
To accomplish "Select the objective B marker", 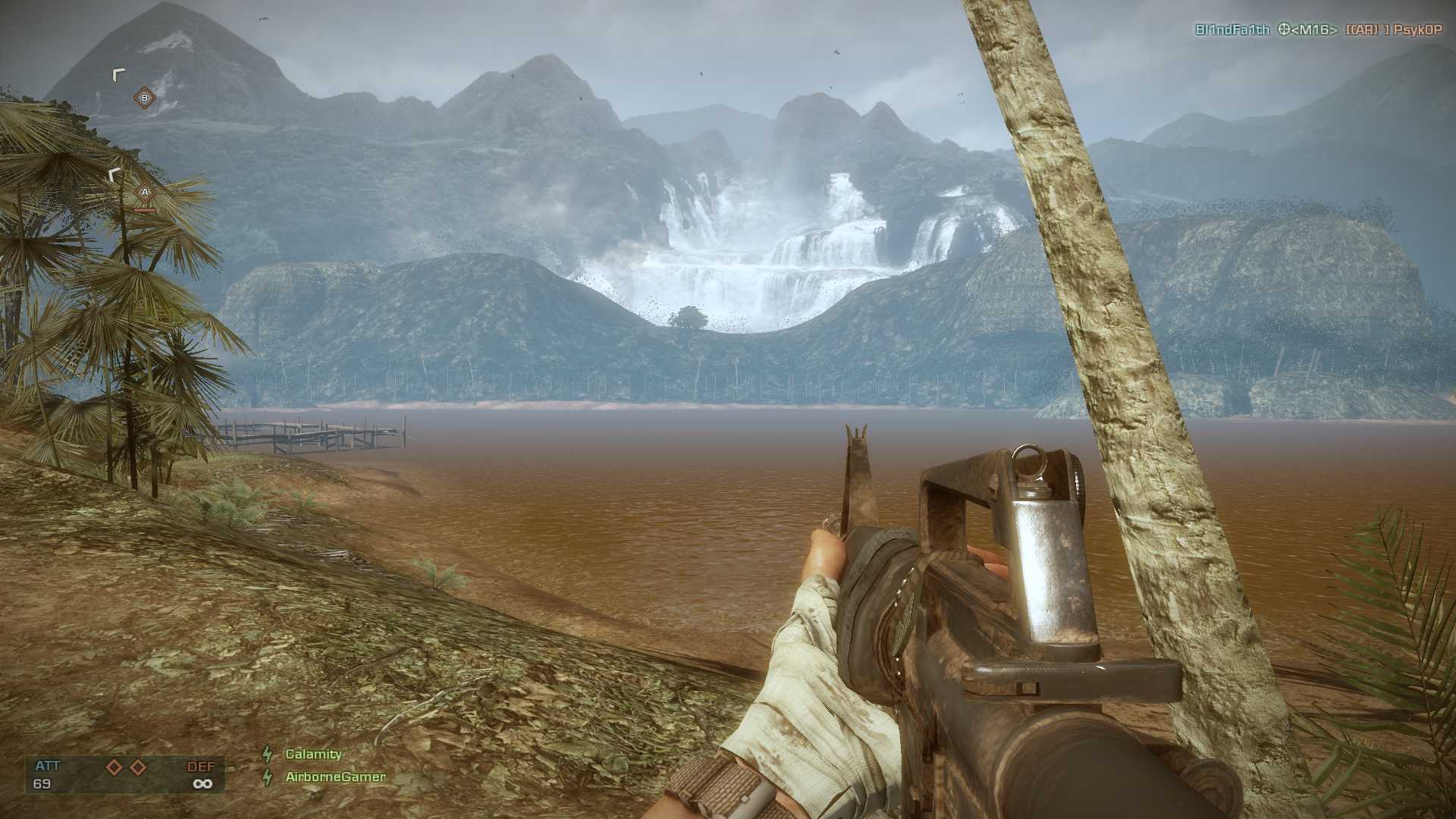I will 144,98.
